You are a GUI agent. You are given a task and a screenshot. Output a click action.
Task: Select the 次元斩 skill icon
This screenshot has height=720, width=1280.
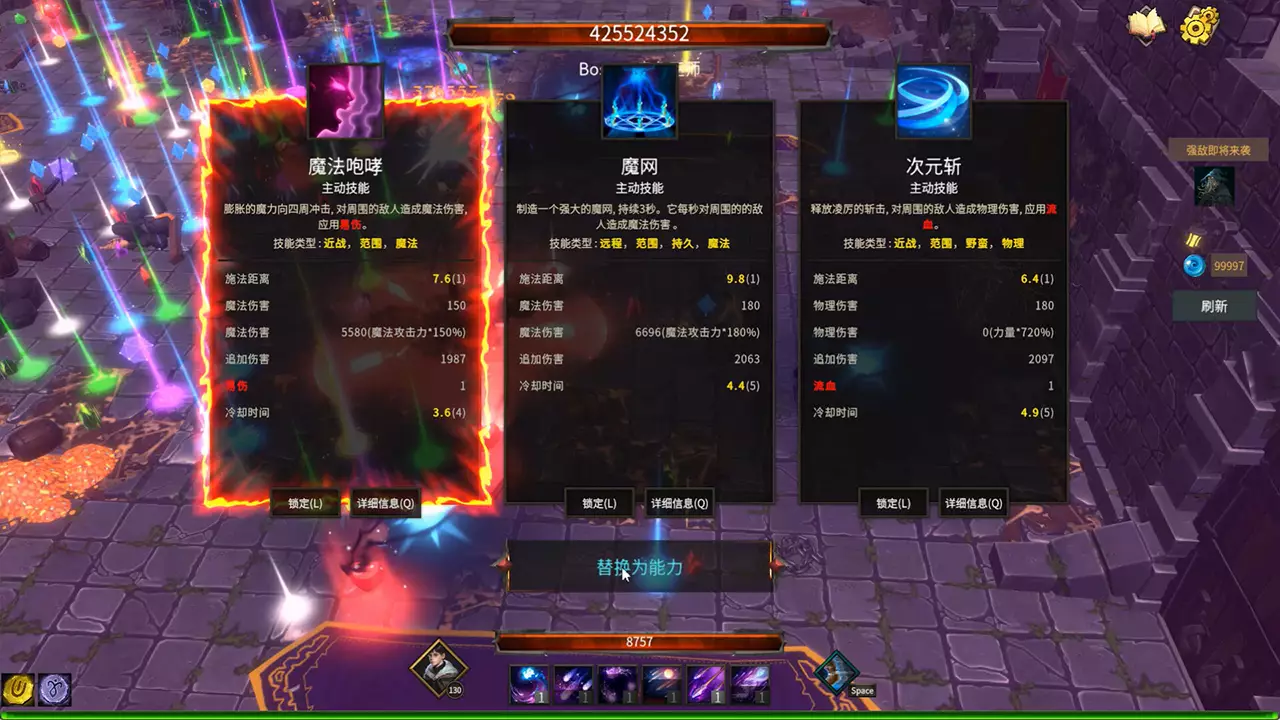[x=935, y=101]
